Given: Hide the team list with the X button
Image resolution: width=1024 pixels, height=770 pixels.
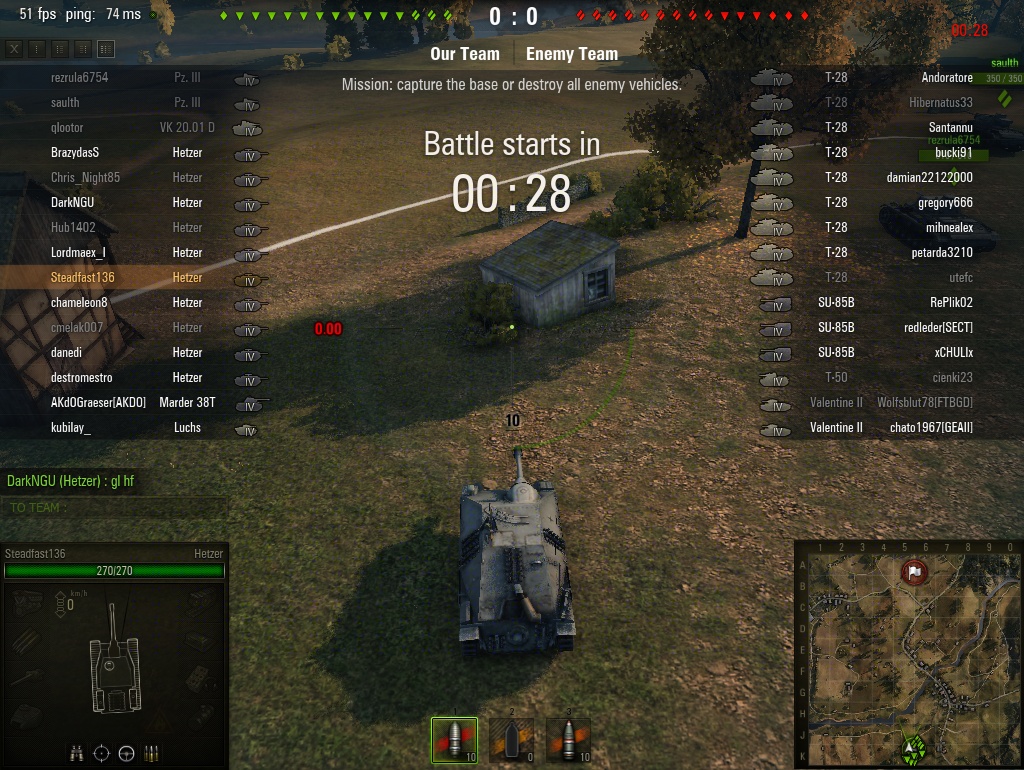Looking at the screenshot, I should (x=14, y=49).
